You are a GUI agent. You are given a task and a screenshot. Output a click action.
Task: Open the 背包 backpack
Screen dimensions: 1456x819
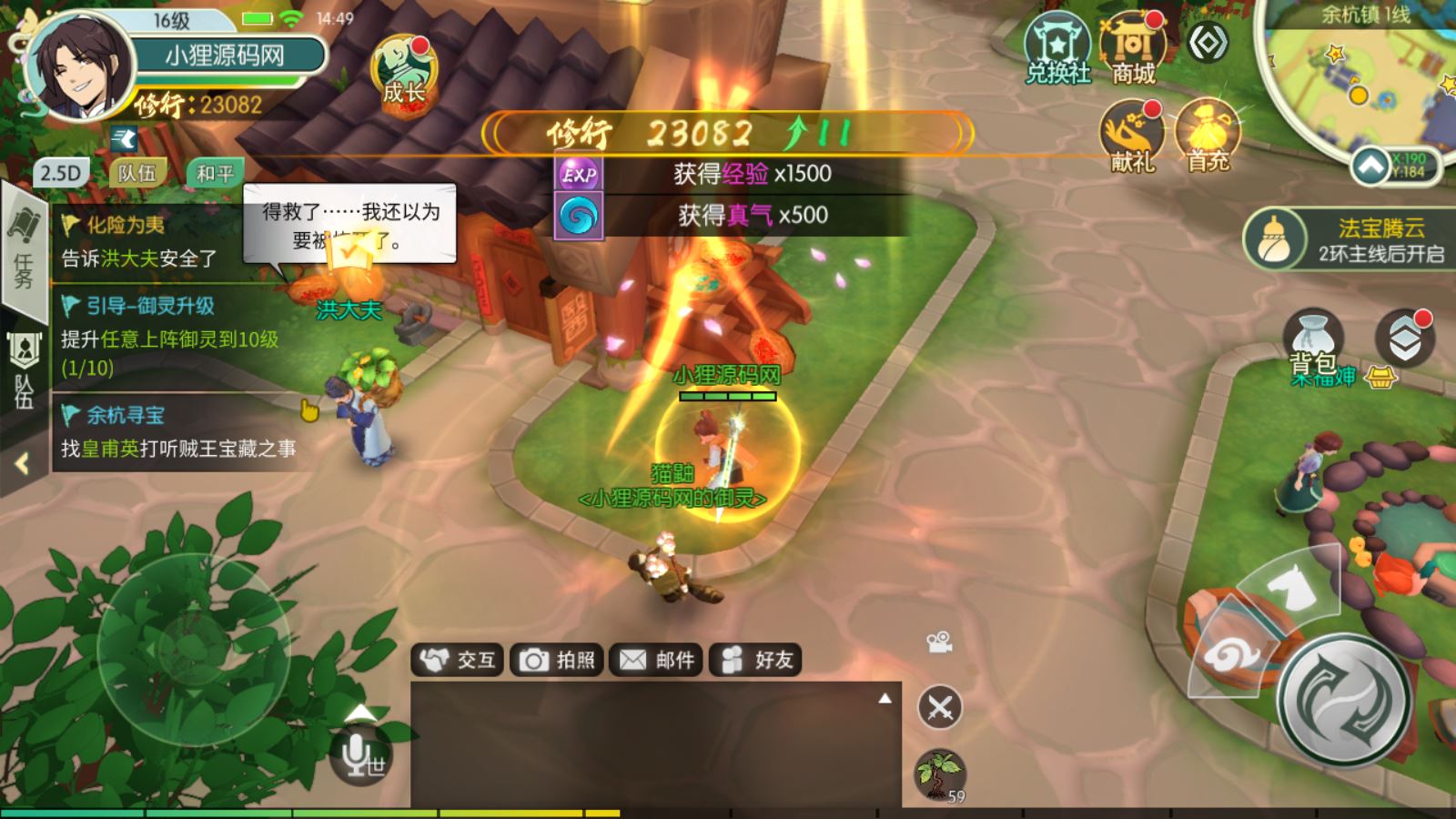tap(1313, 342)
